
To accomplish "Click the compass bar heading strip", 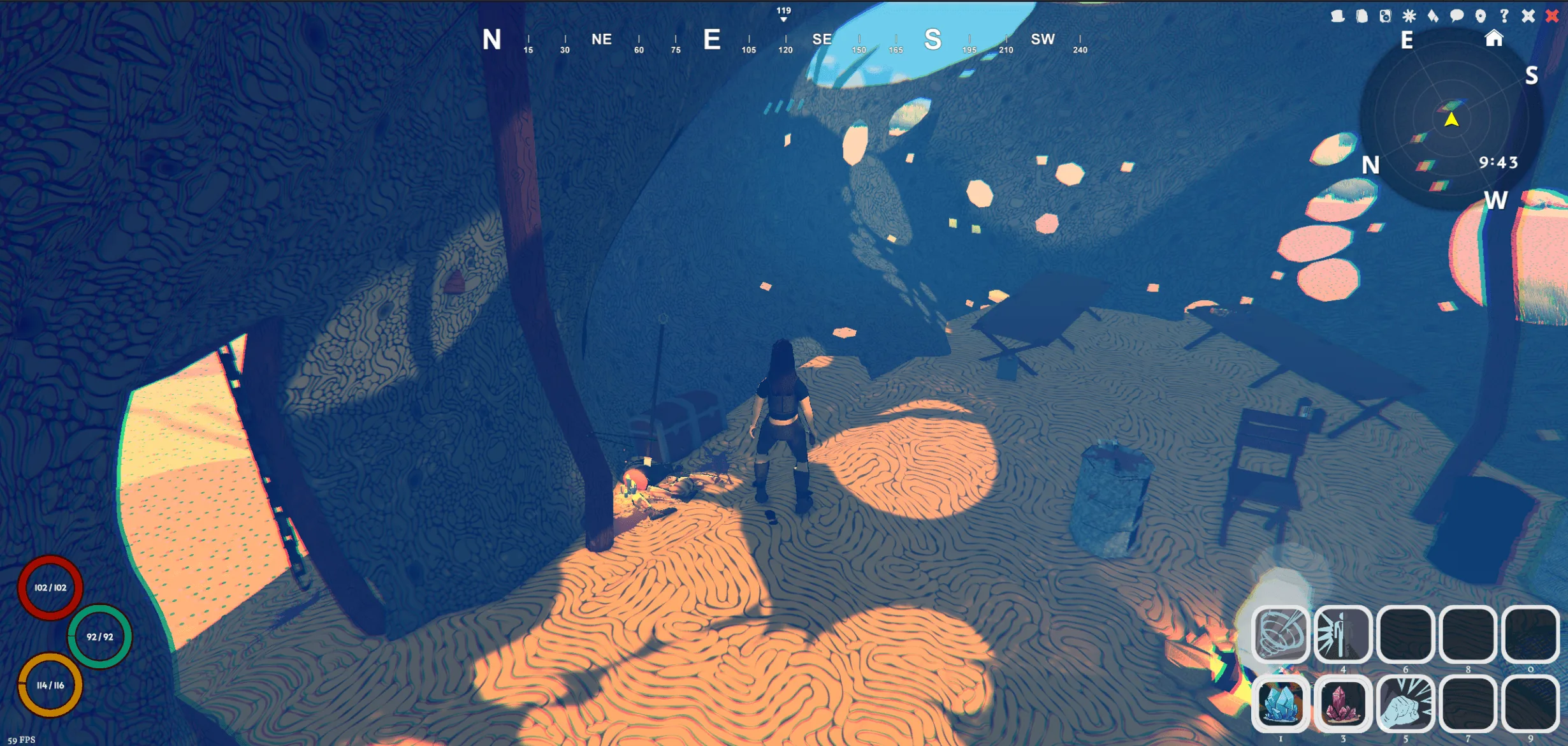I will (x=784, y=40).
